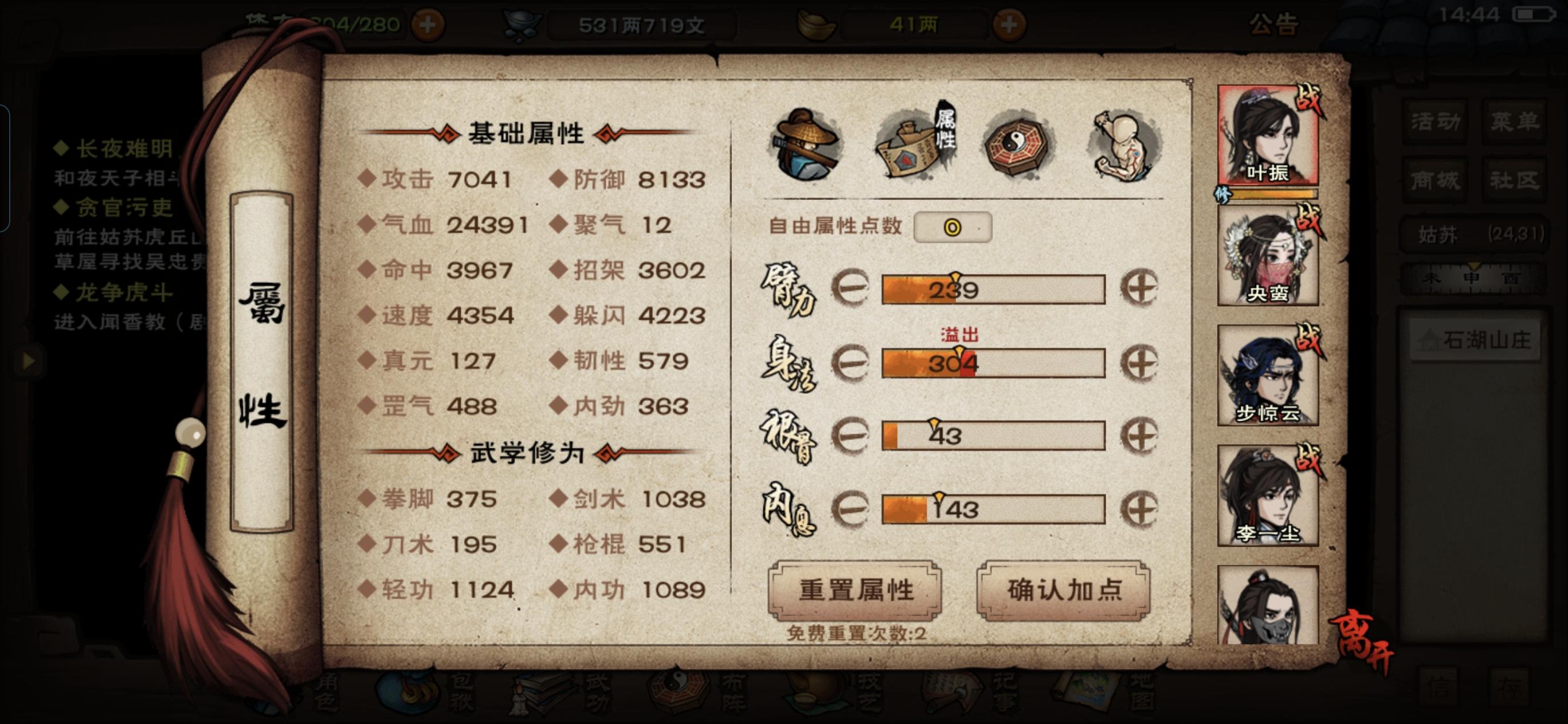Click the 身法 slider marker showing 304
This screenshot has height=724, width=1568.
click(x=959, y=360)
